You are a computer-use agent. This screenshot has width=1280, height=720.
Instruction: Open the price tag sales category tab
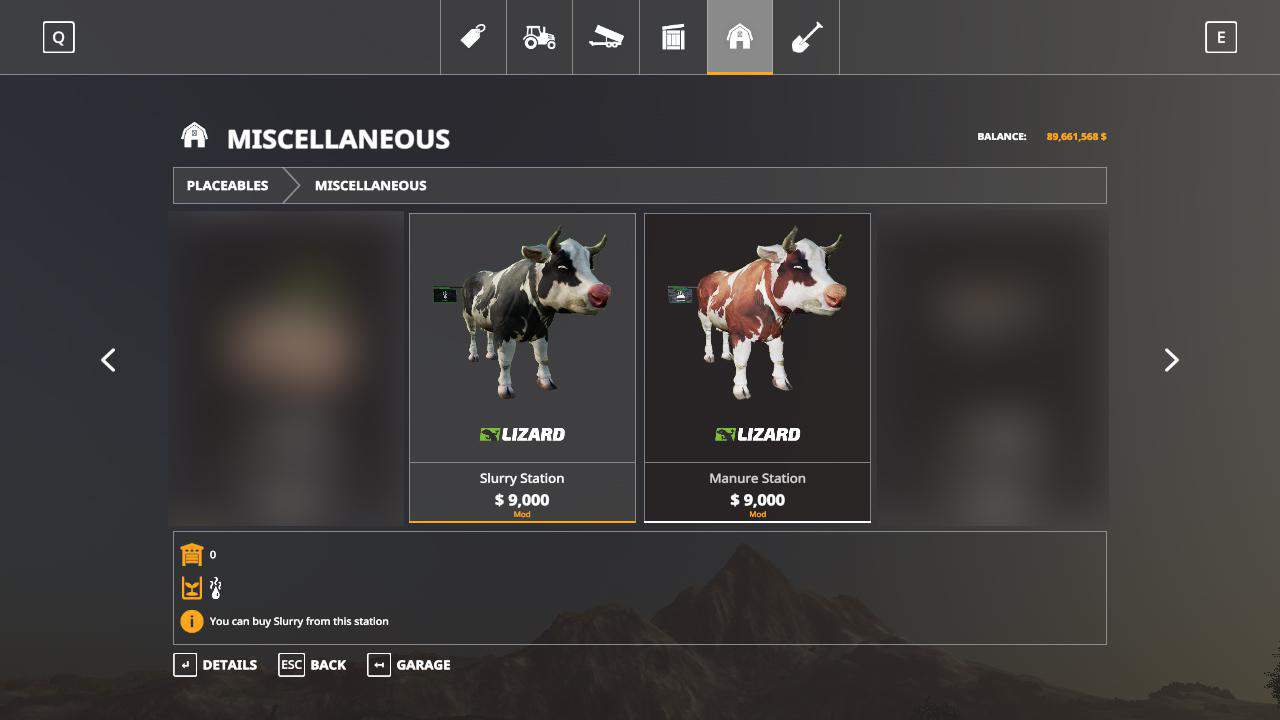pyautogui.click(x=473, y=38)
